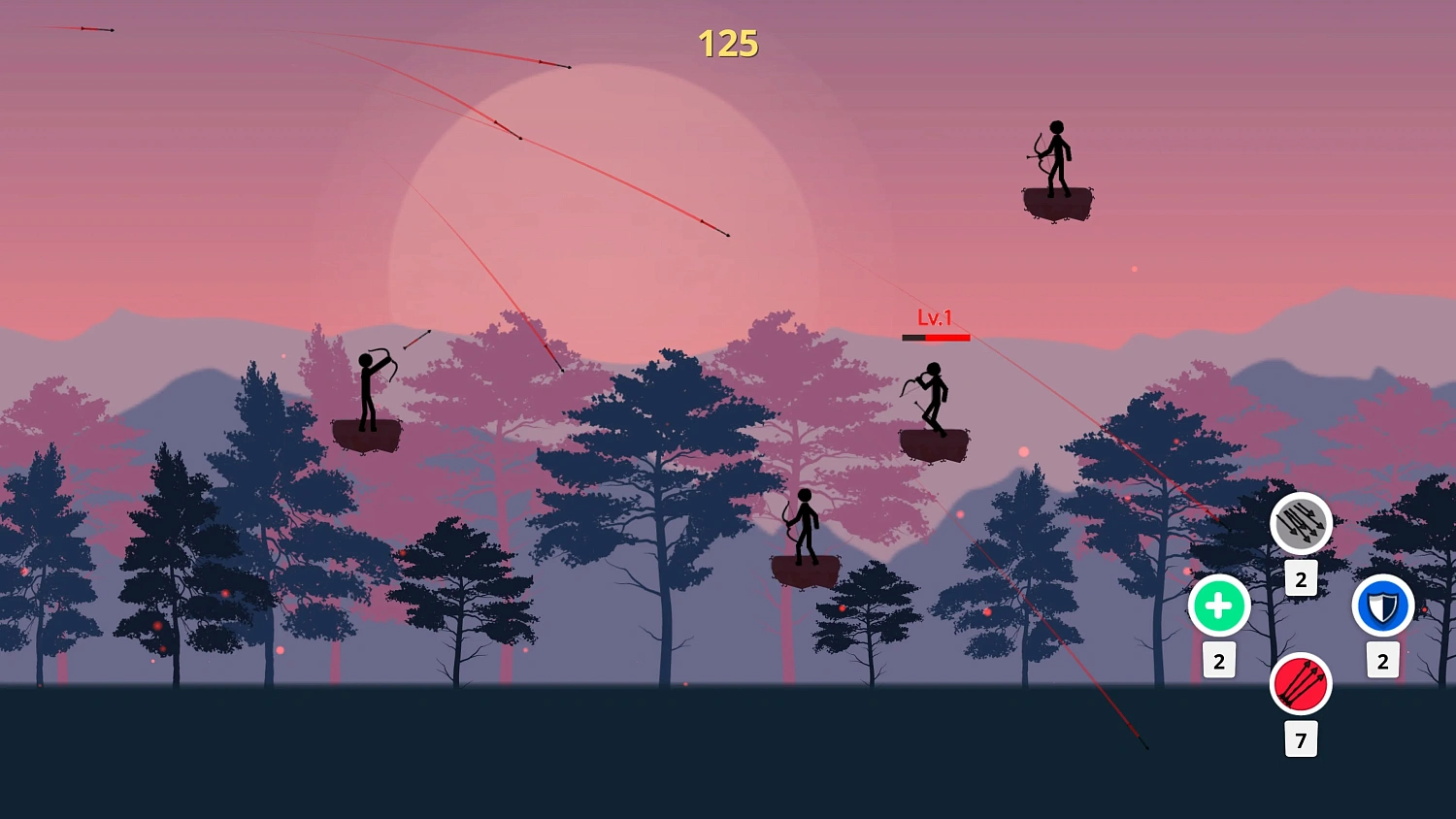Select the score counter showing 125
Screen dimensions: 1456x819
tap(729, 43)
